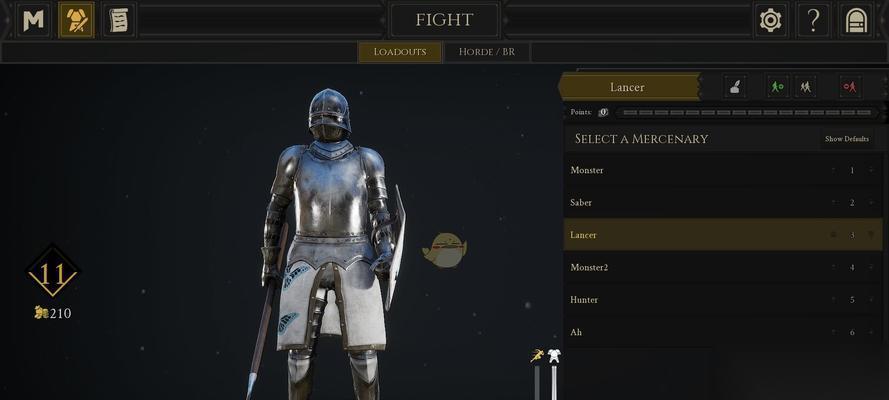
Task: Choose the Saber mercenary
Action: [700, 202]
